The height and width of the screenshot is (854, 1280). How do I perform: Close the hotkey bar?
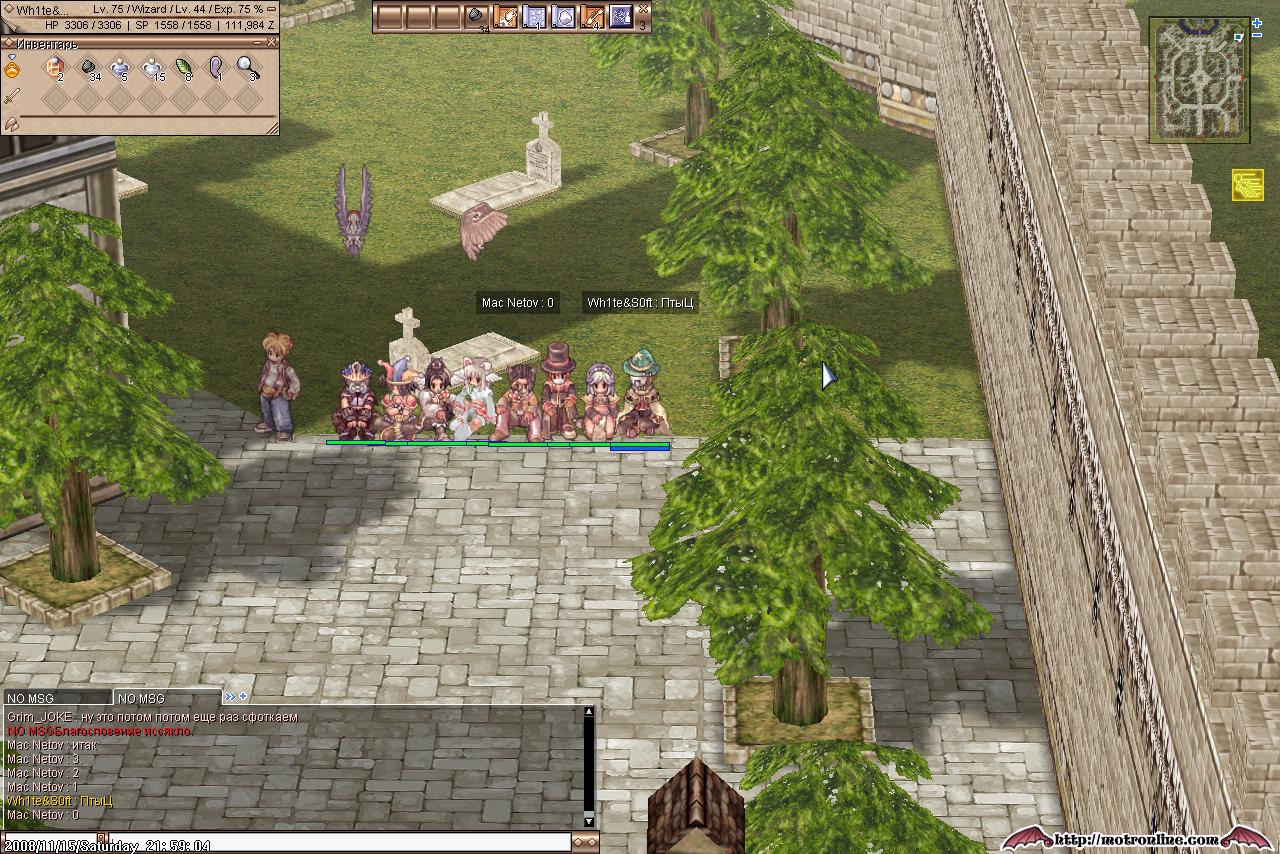pyautogui.click(x=642, y=9)
